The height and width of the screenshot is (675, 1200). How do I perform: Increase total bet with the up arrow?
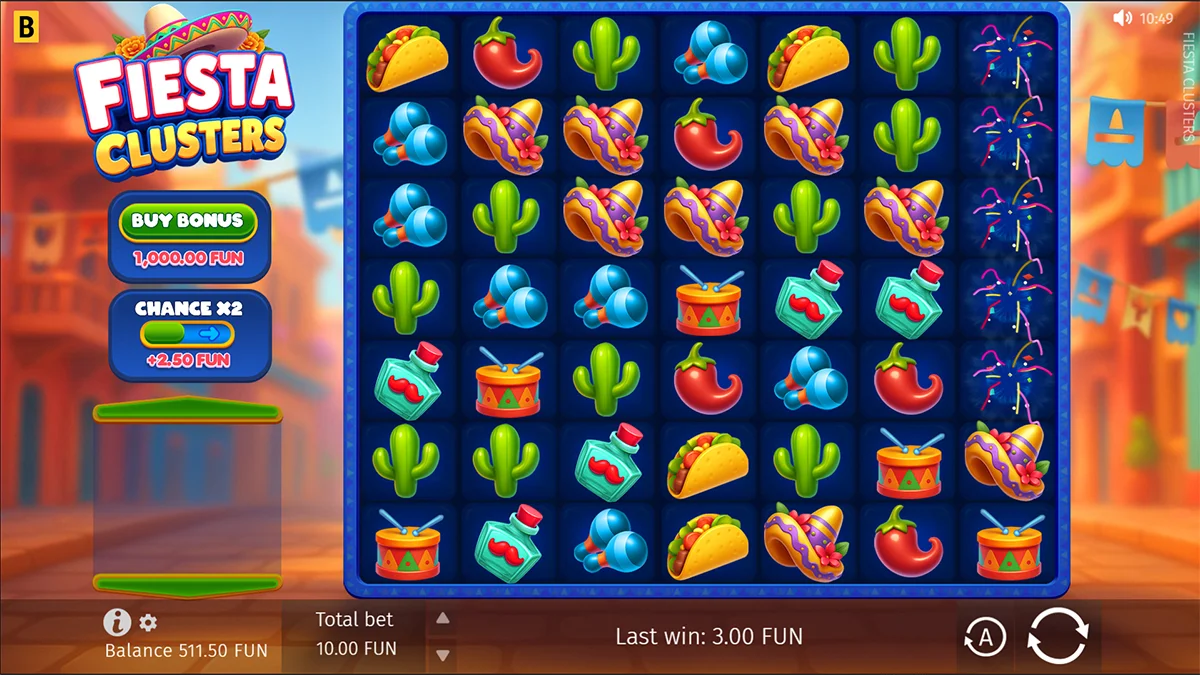coord(442,619)
